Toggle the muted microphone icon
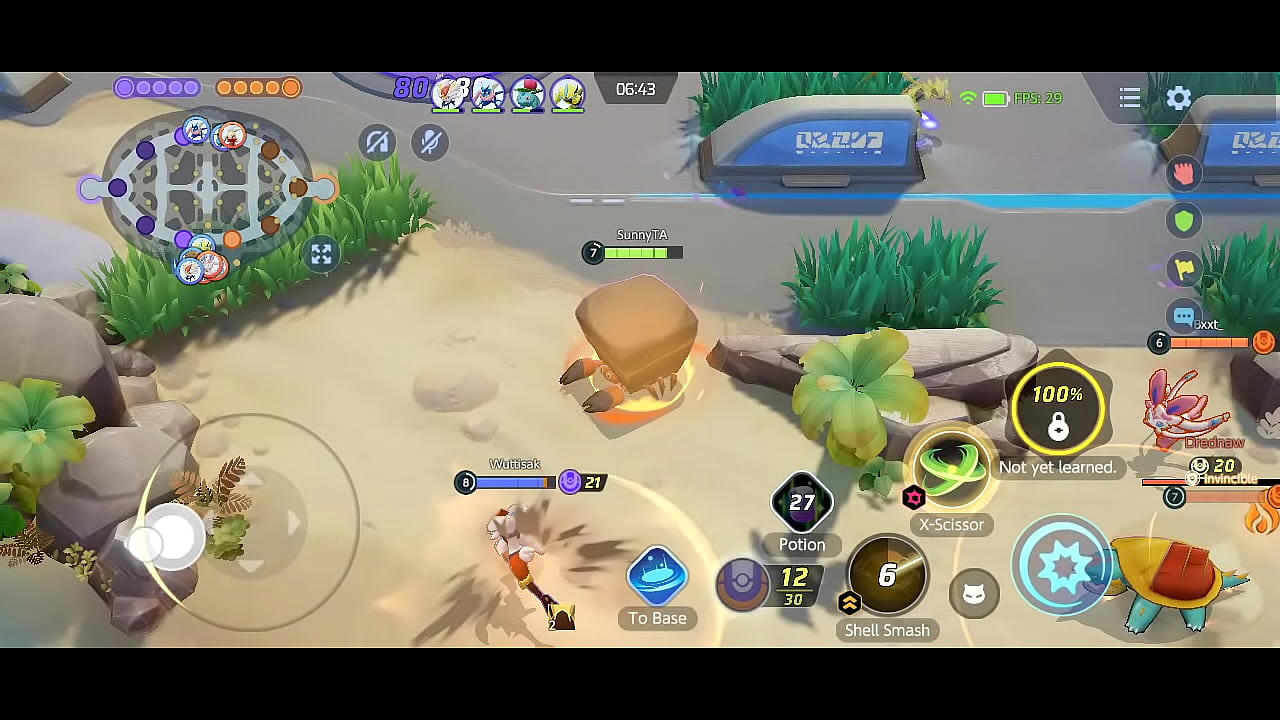1280x720 pixels. 430,143
